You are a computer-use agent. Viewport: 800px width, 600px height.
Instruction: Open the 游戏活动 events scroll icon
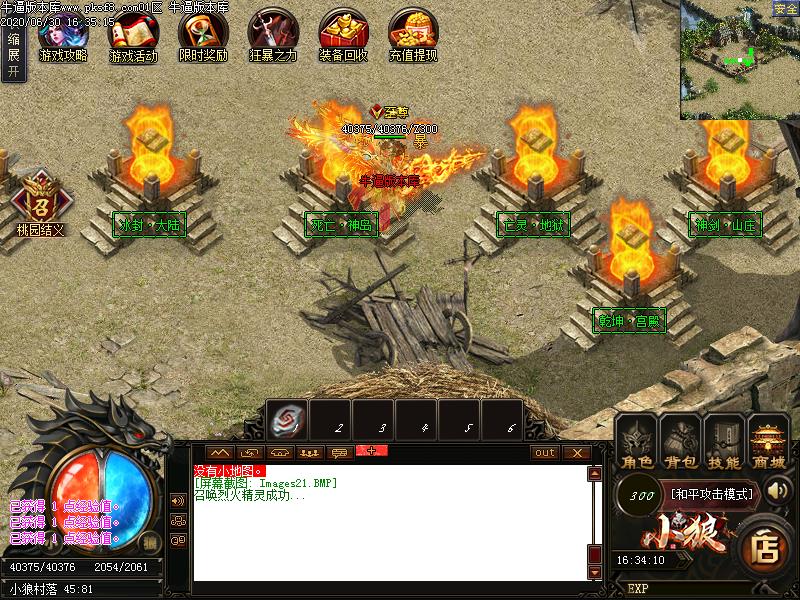[133, 35]
